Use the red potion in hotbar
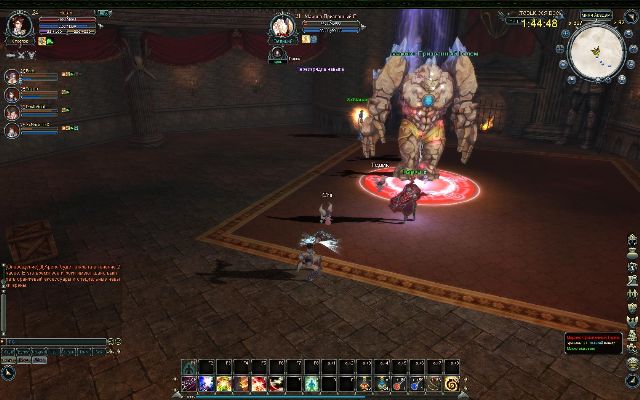The image size is (640, 400). click(x=400, y=384)
